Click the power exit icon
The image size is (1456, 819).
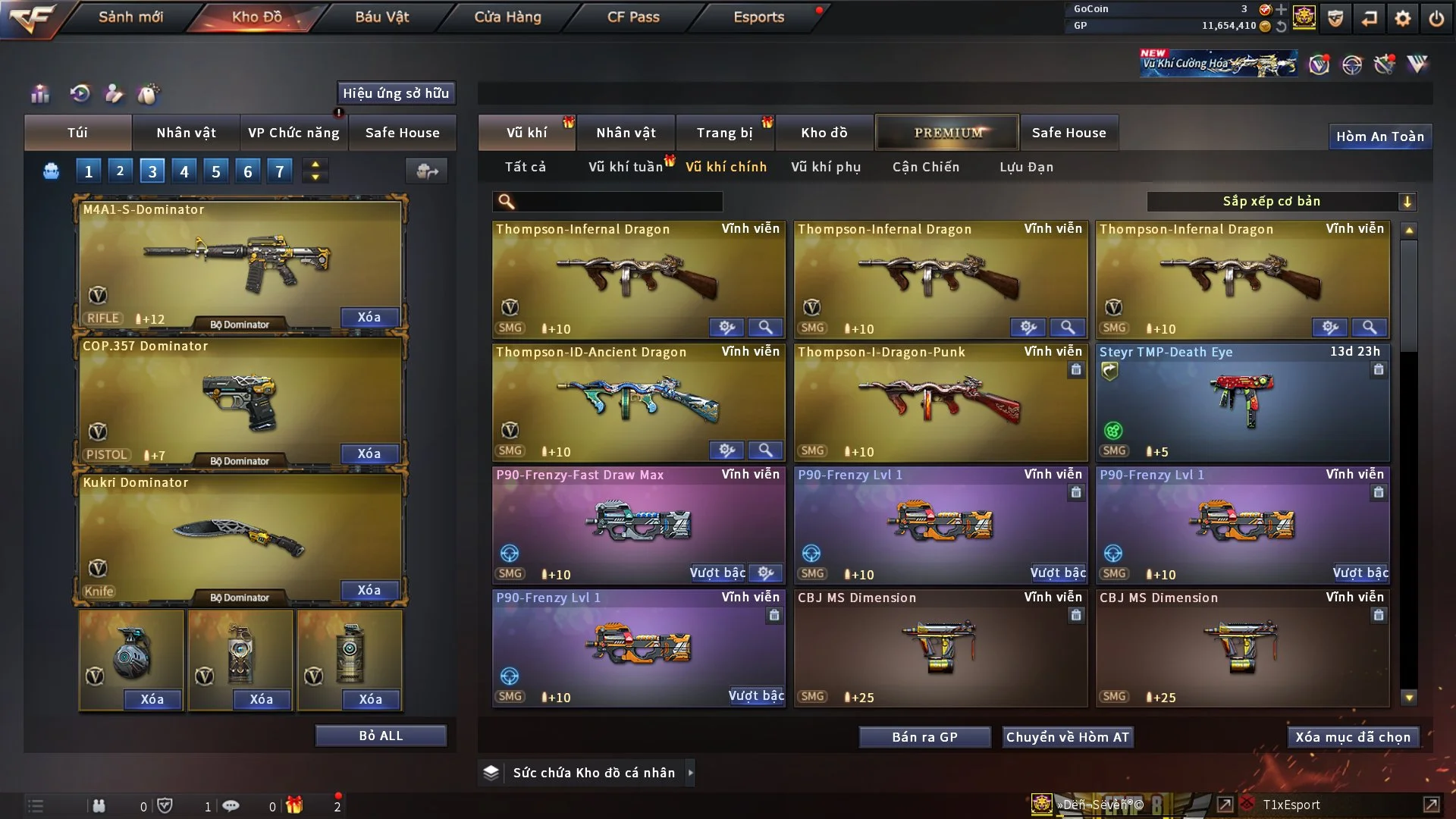pos(1436,18)
